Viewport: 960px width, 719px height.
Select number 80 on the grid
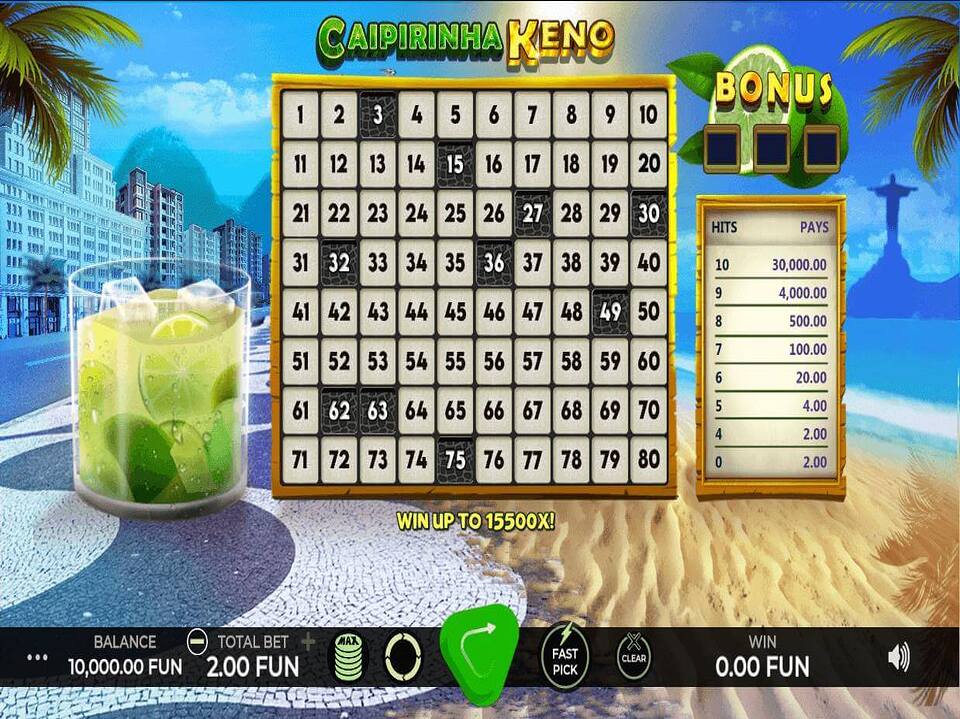coord(649,460)
